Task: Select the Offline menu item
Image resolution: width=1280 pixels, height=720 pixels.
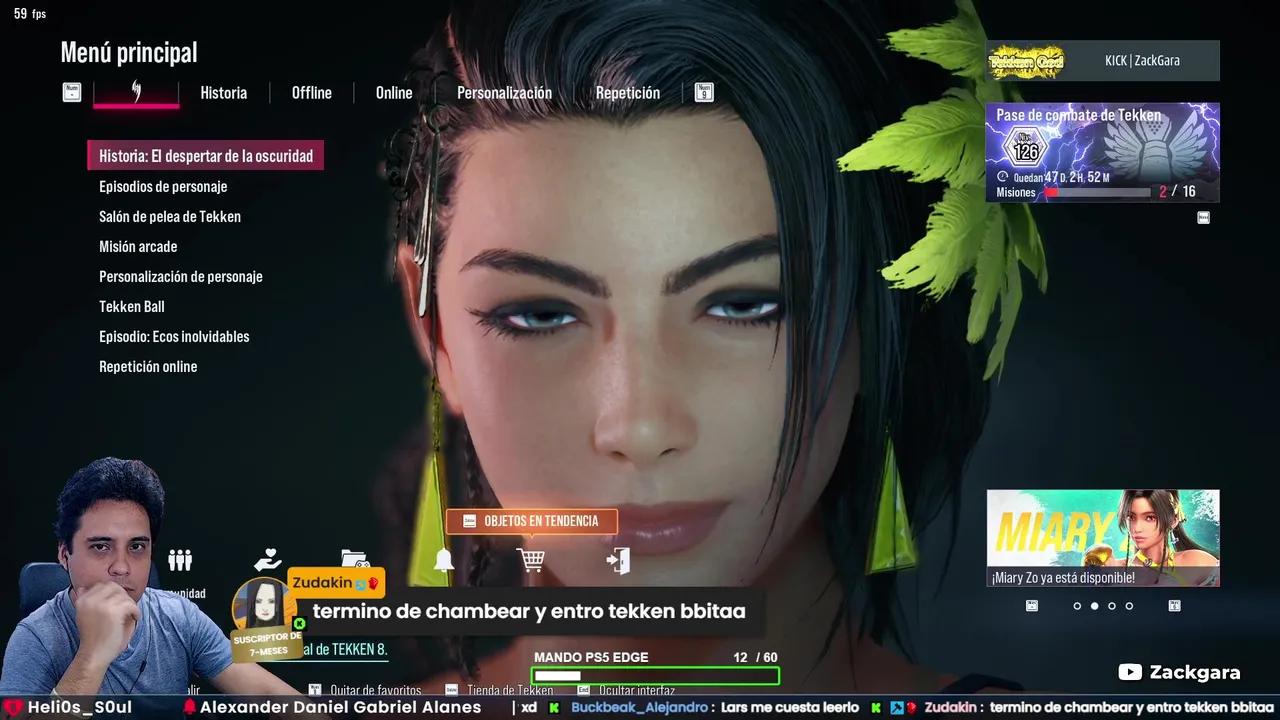Action: (x=310, y=92)
